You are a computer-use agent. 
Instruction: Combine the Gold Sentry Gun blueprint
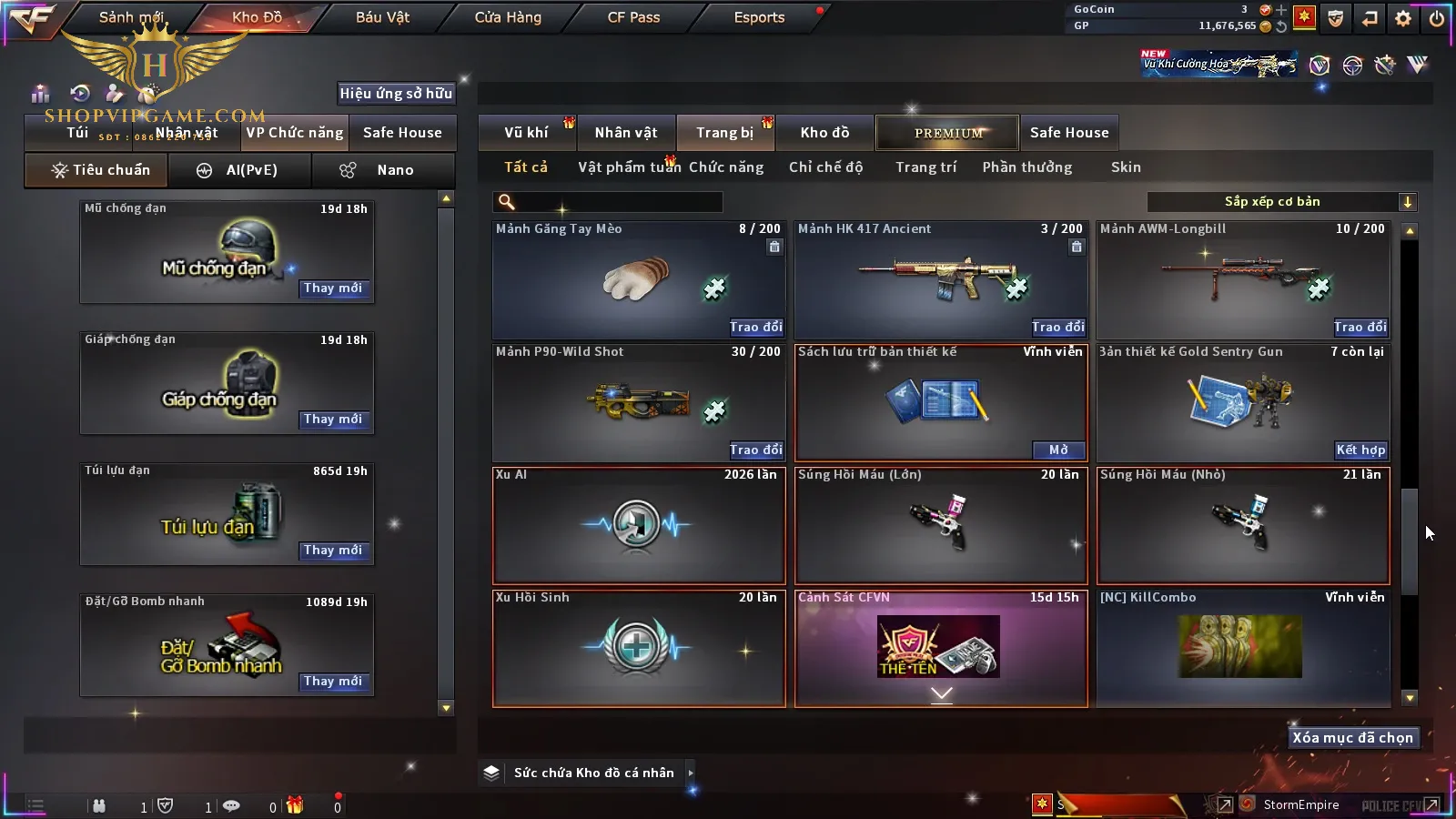tap(1360, 450)
